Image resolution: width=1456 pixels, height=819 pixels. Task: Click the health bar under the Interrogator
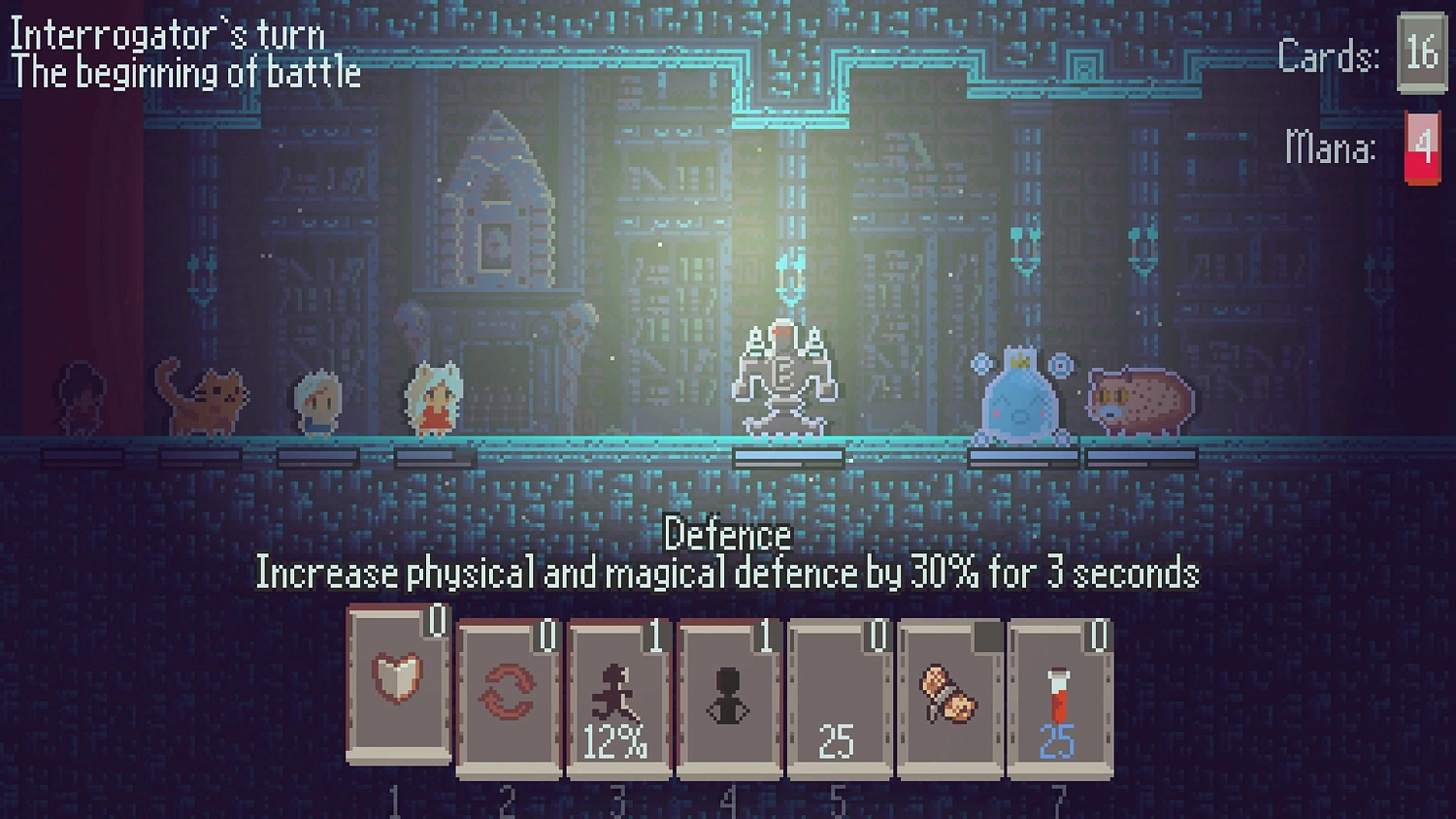(x=787, y=456)
